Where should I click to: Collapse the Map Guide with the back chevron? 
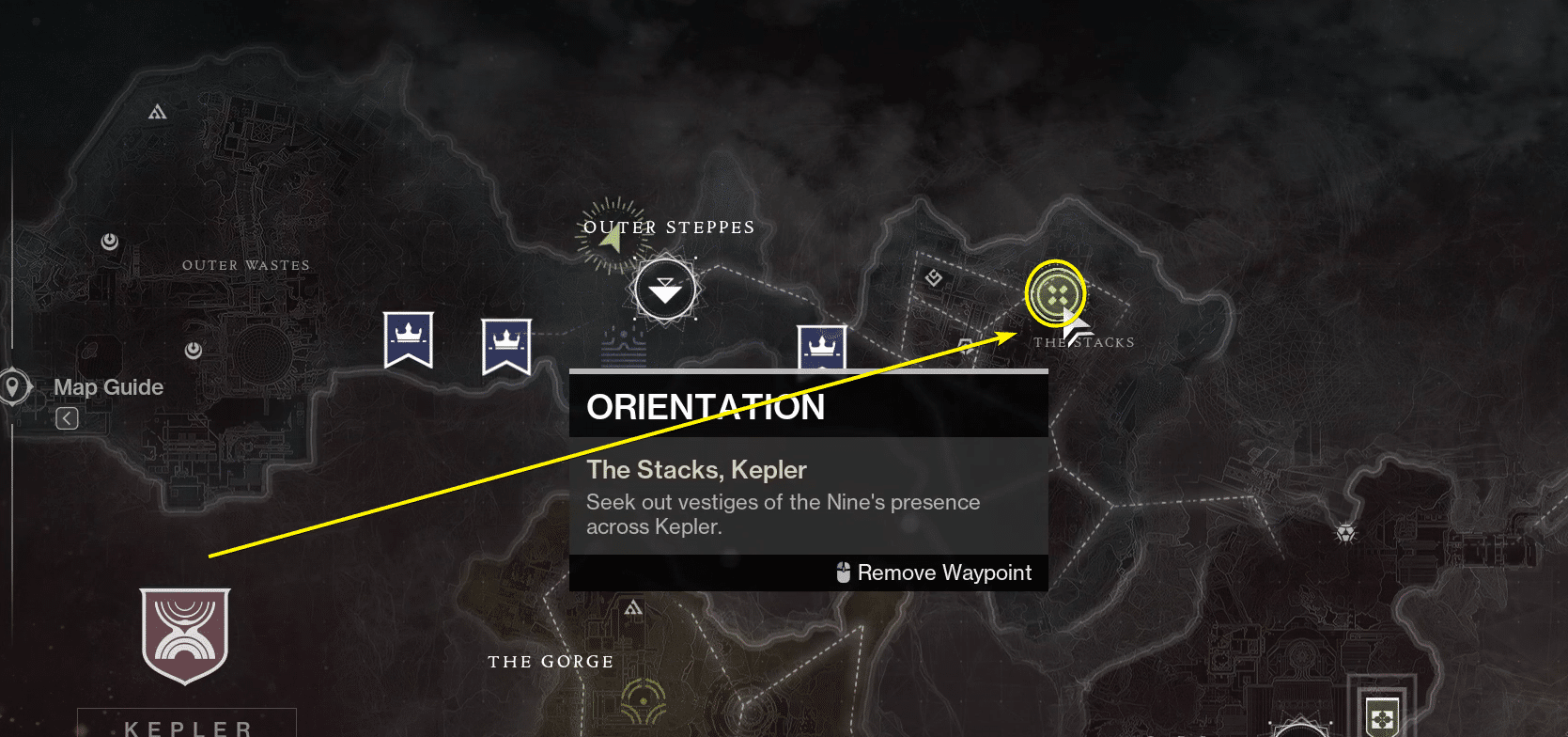tap(67, 417)
